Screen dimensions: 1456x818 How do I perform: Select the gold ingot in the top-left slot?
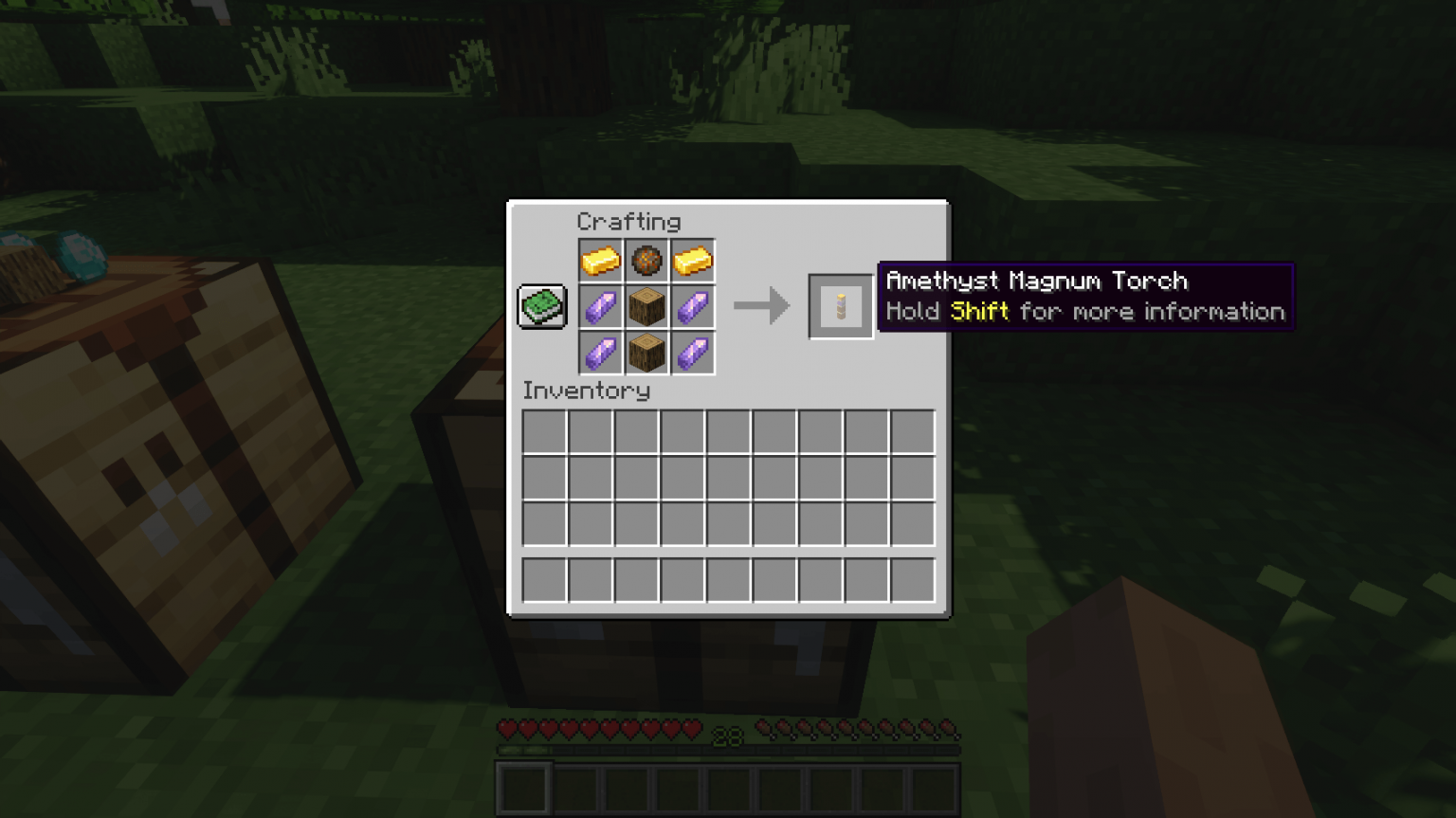(600, 260)
